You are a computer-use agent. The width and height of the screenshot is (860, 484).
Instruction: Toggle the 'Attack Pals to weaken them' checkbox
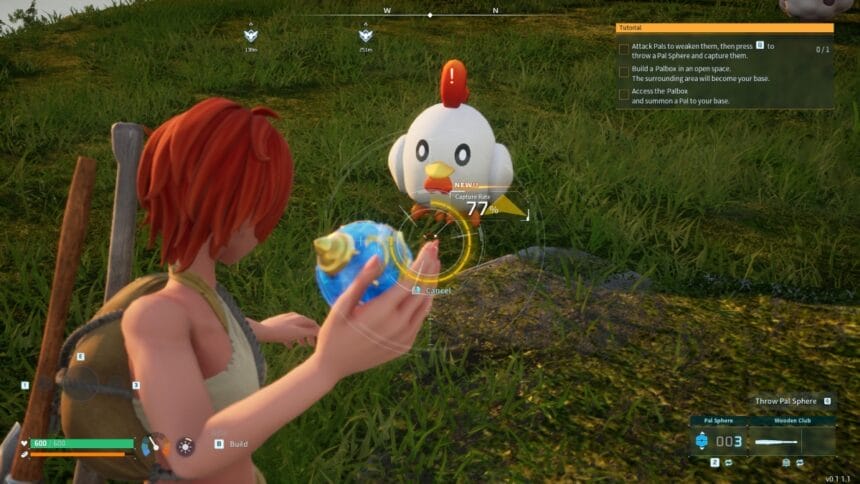pos(624,47)
